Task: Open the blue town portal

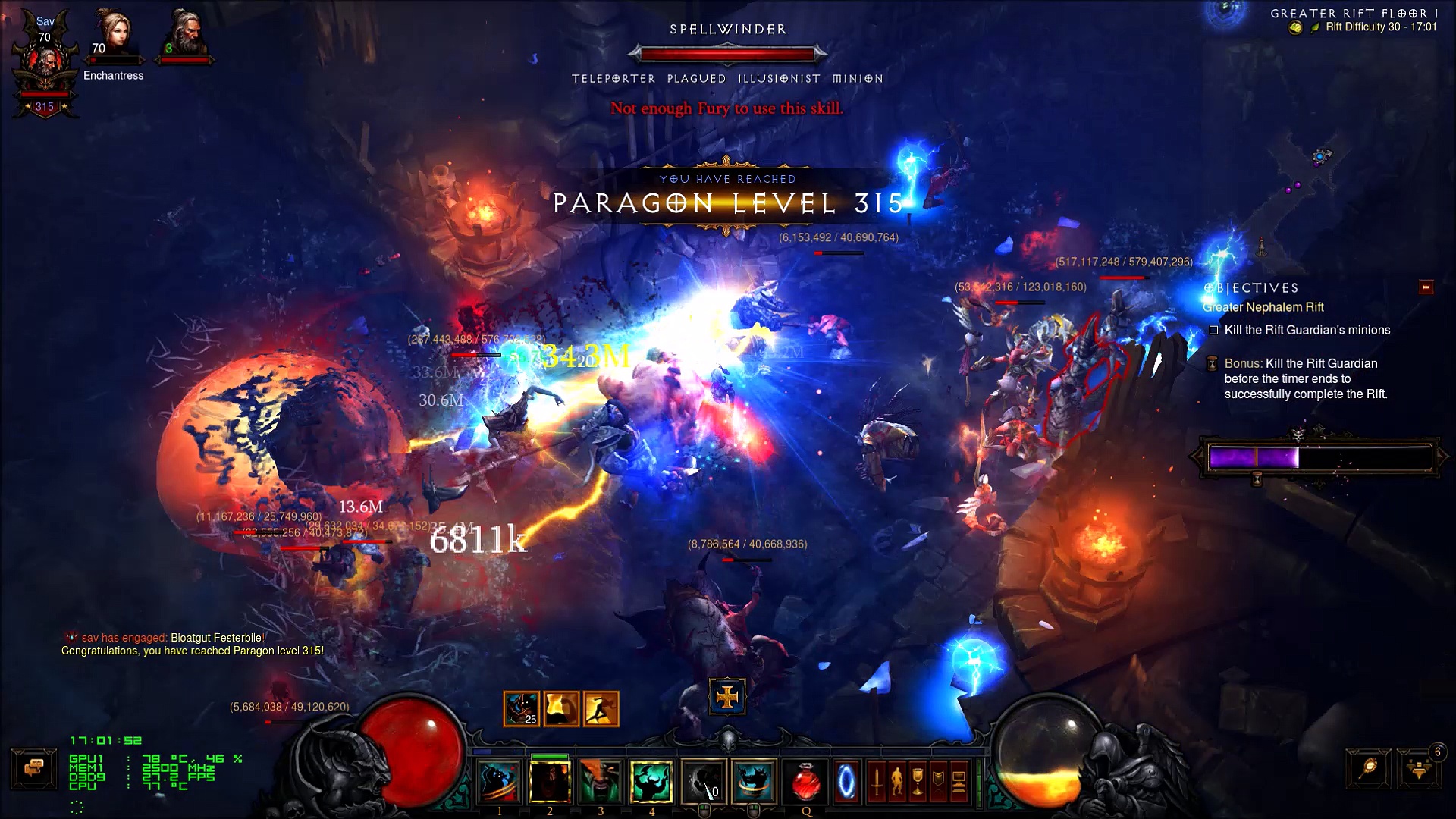Action: (x=846, y=781)
